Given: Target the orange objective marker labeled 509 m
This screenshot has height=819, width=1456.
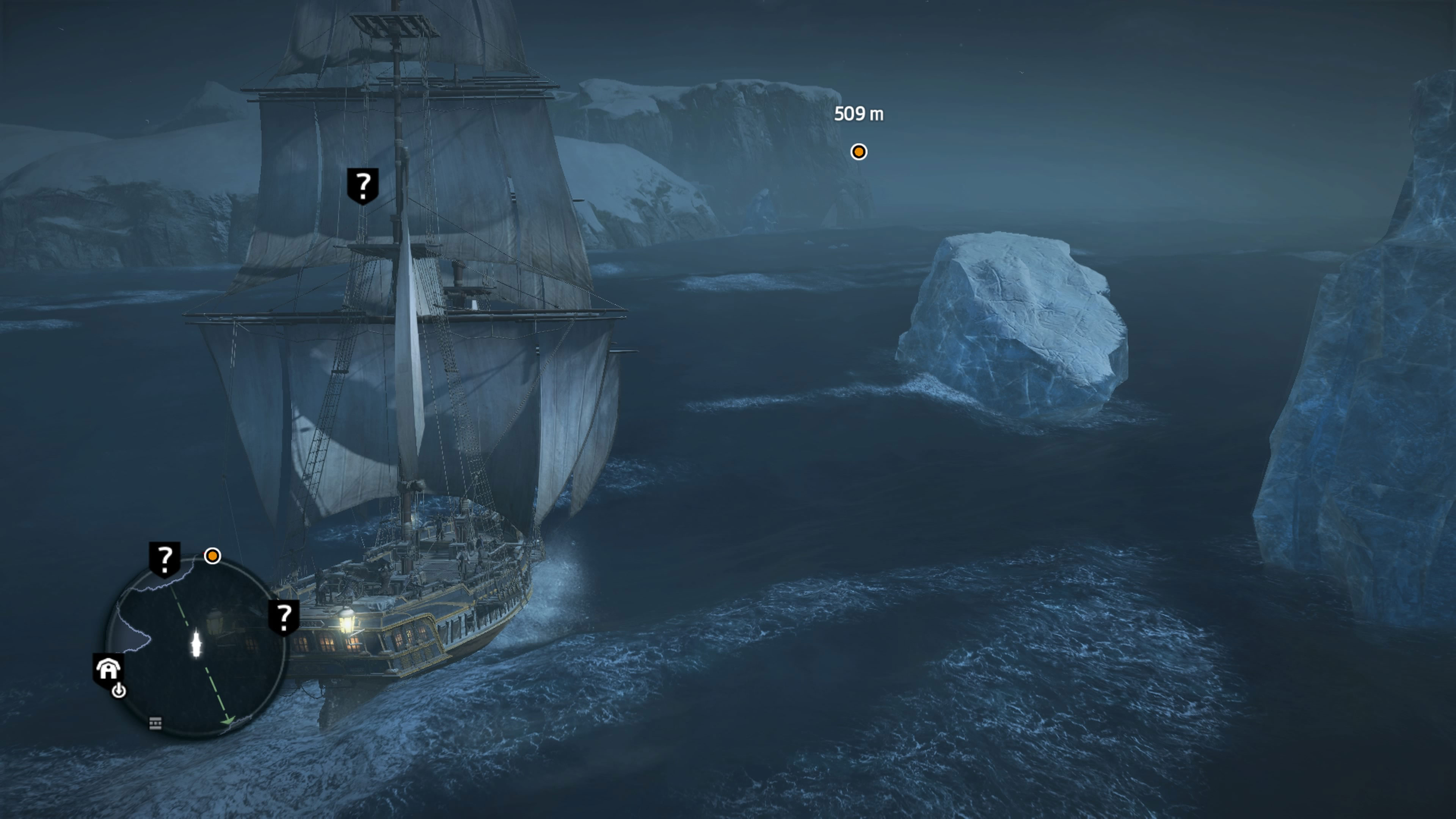Looking at the screenshot, I should 858,152.
